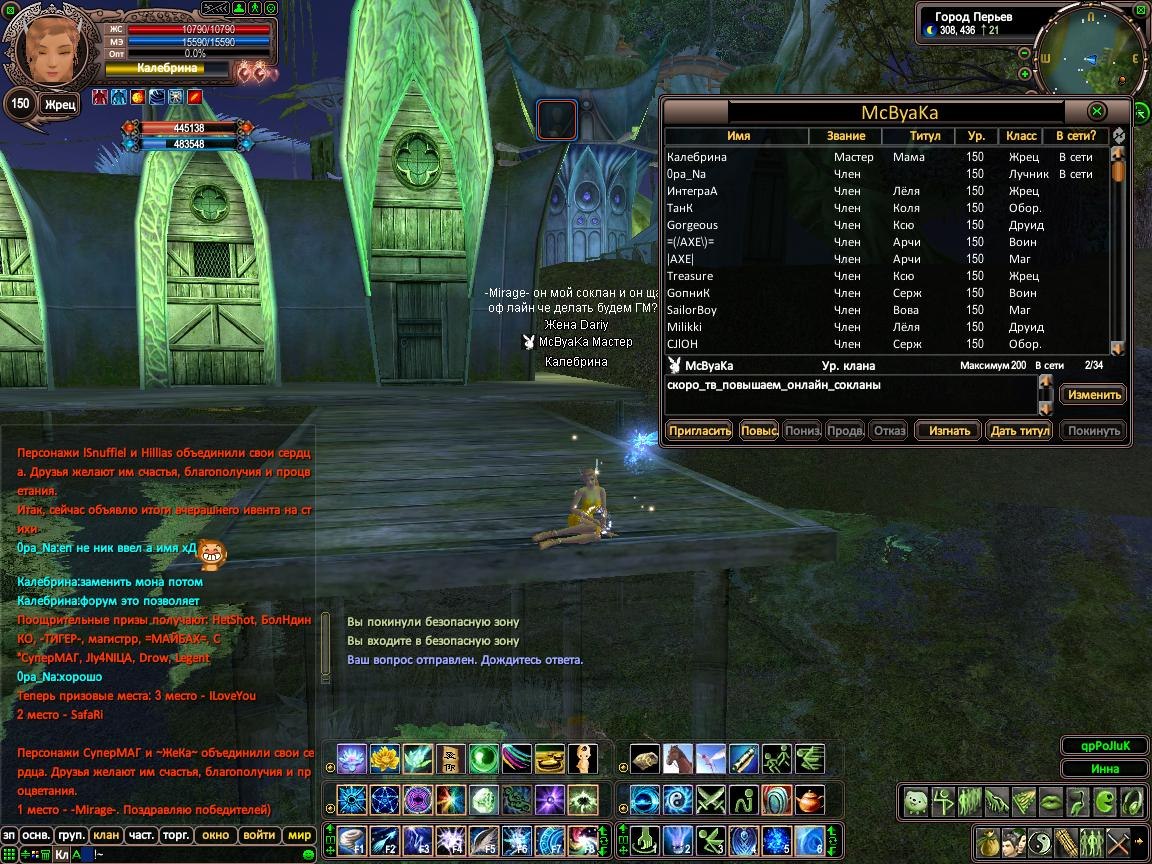Sort the clan list by Класс column

coord(1021,136)
